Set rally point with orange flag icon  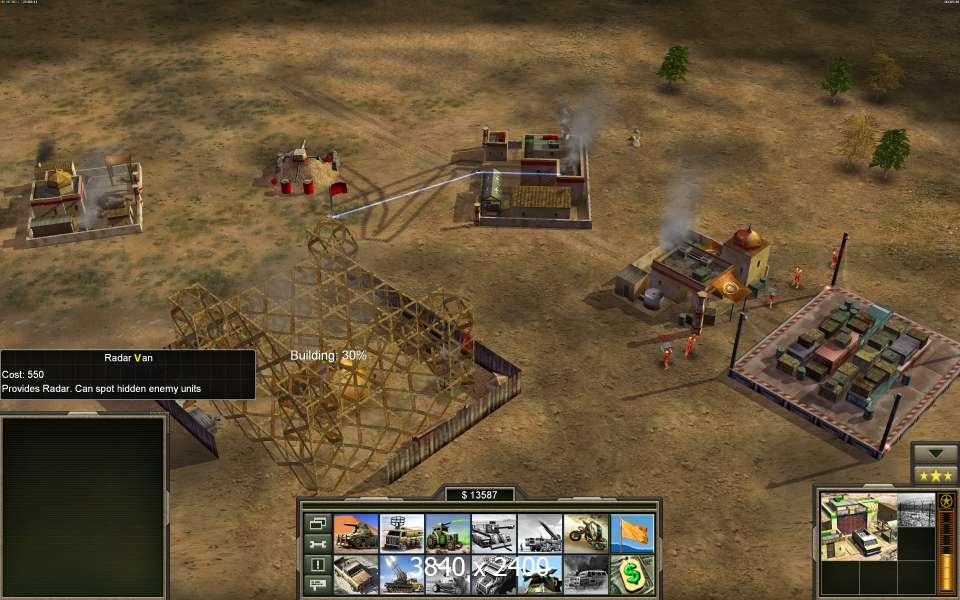[633, 533]
